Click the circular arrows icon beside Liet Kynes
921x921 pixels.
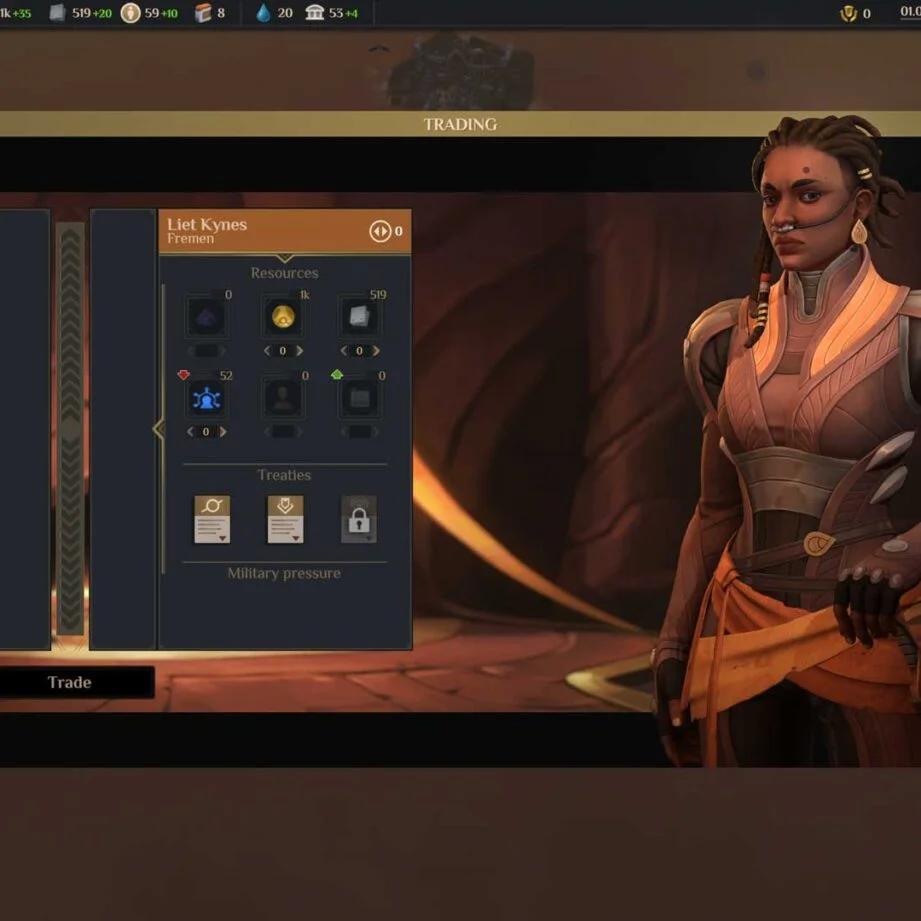click(380, 232)
